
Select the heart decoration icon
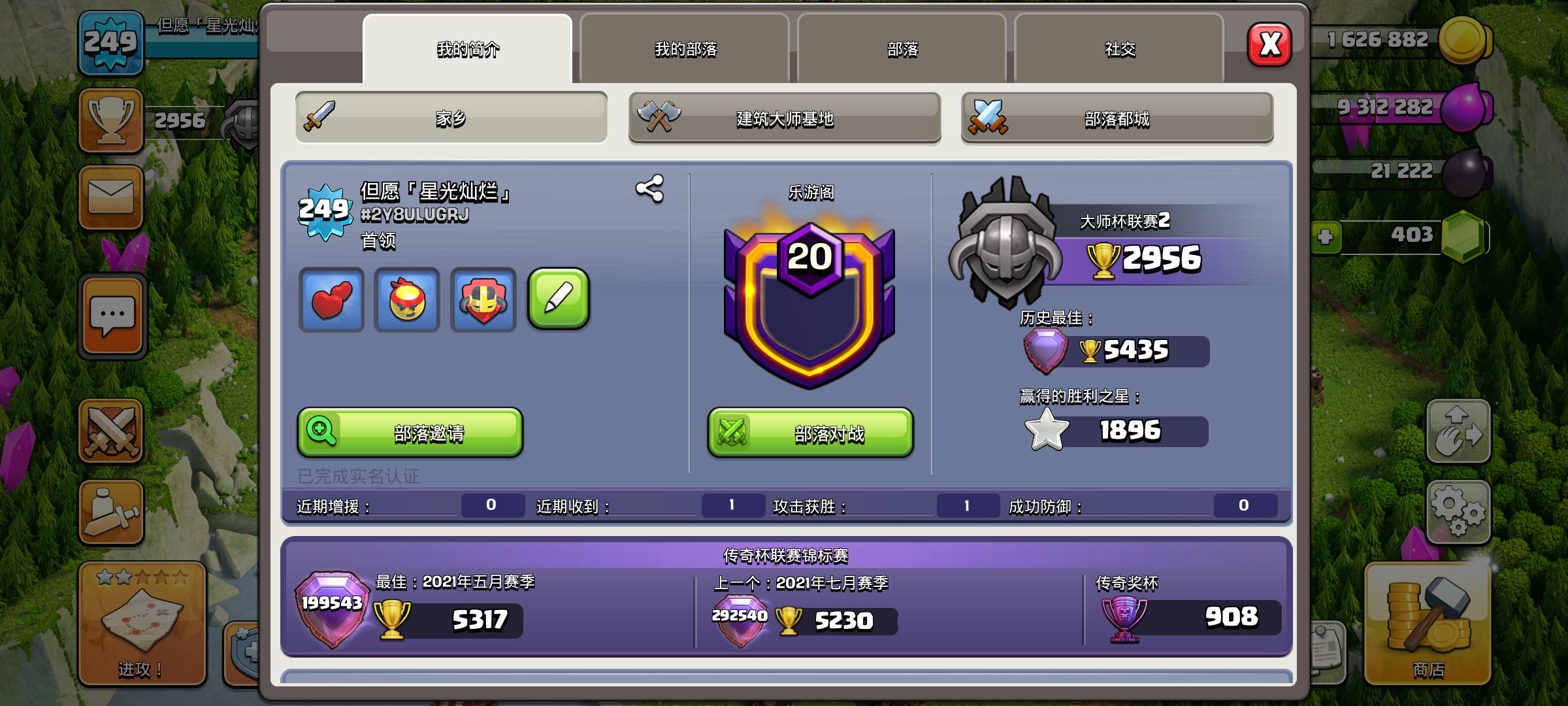pyautogui.click(x=332, y=300)
